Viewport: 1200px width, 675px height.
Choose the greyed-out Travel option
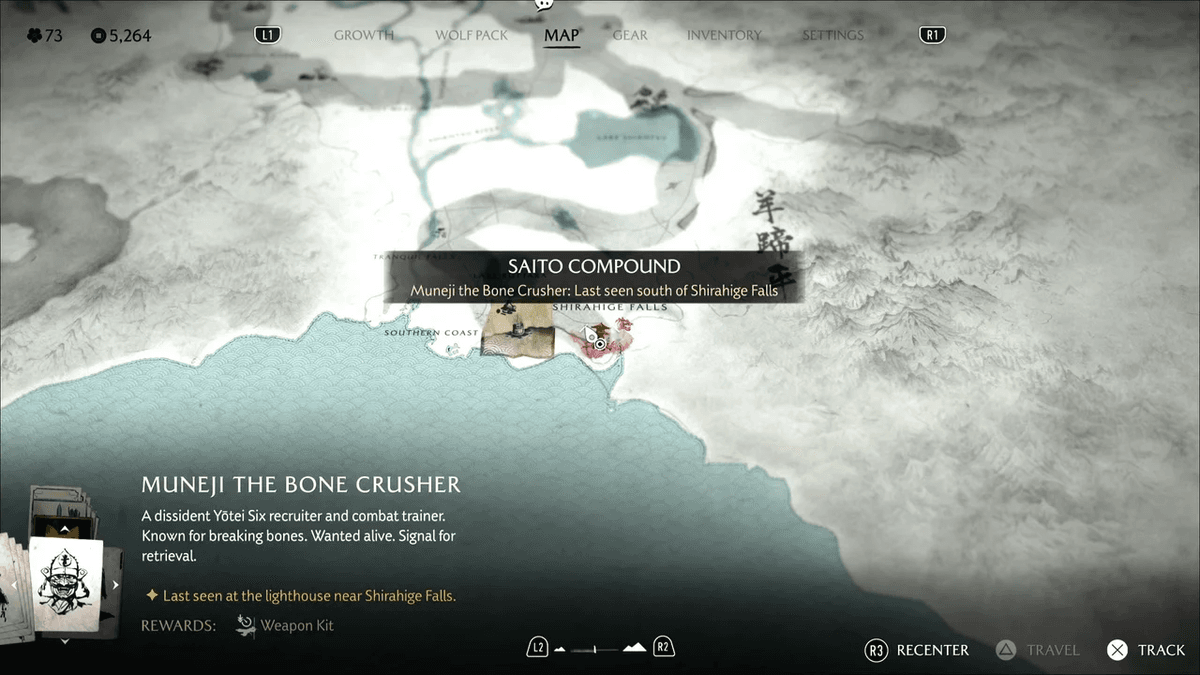(x=1037, y=650)
